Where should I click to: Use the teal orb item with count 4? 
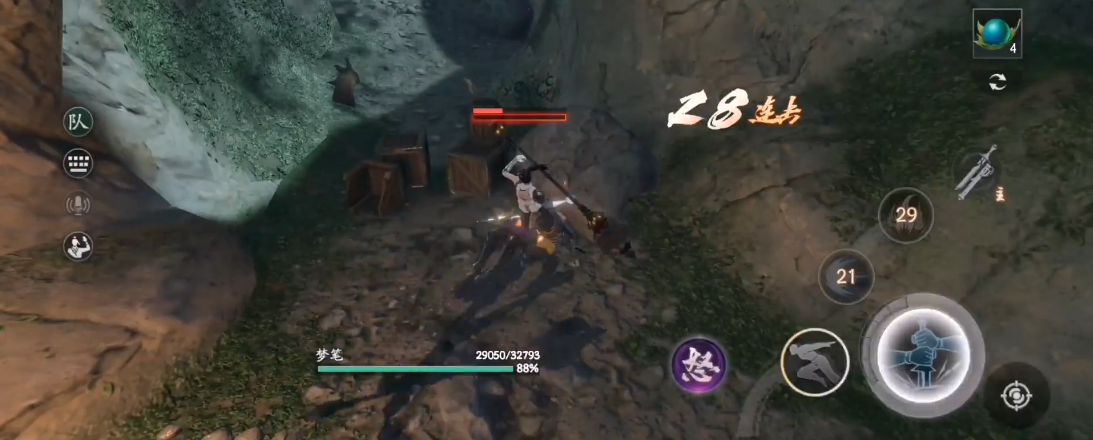click(996, 34)
